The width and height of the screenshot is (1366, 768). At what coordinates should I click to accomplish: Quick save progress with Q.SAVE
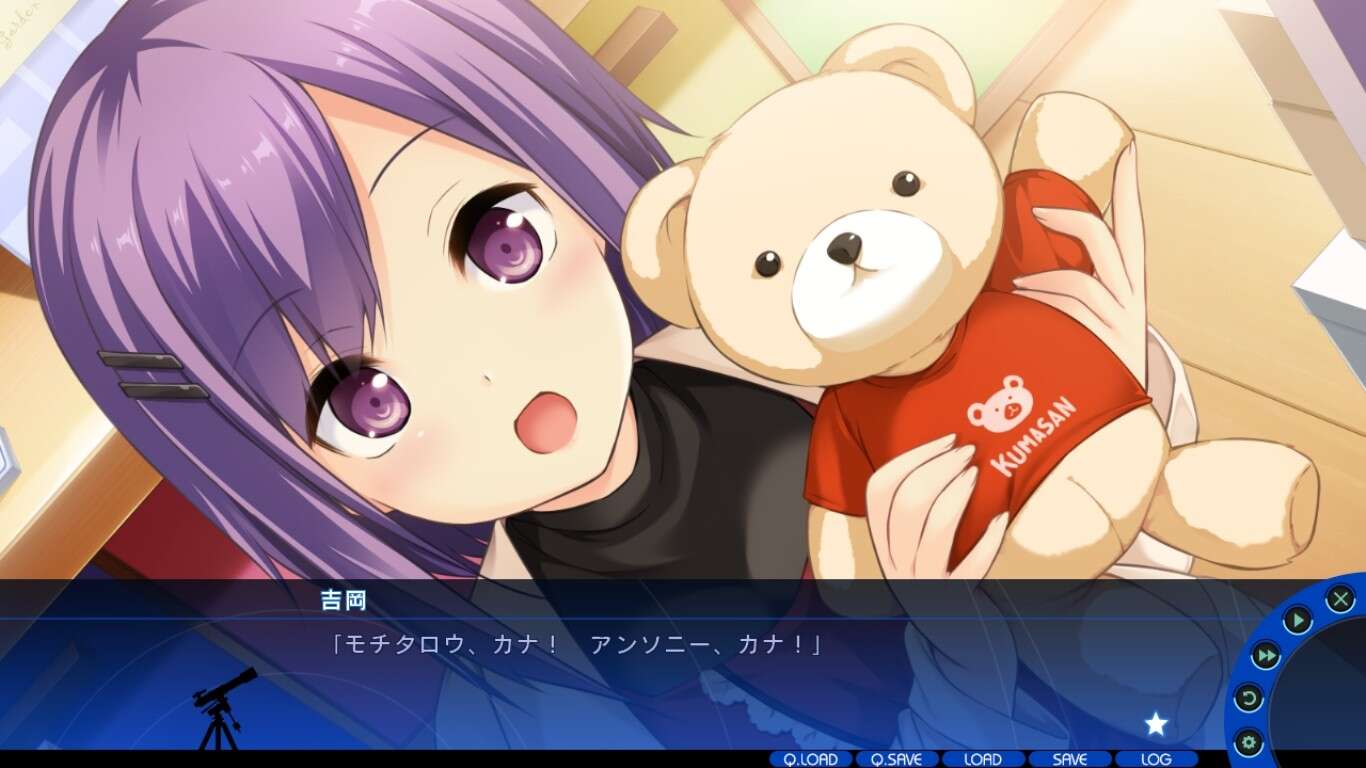click(x=895, y=760)
